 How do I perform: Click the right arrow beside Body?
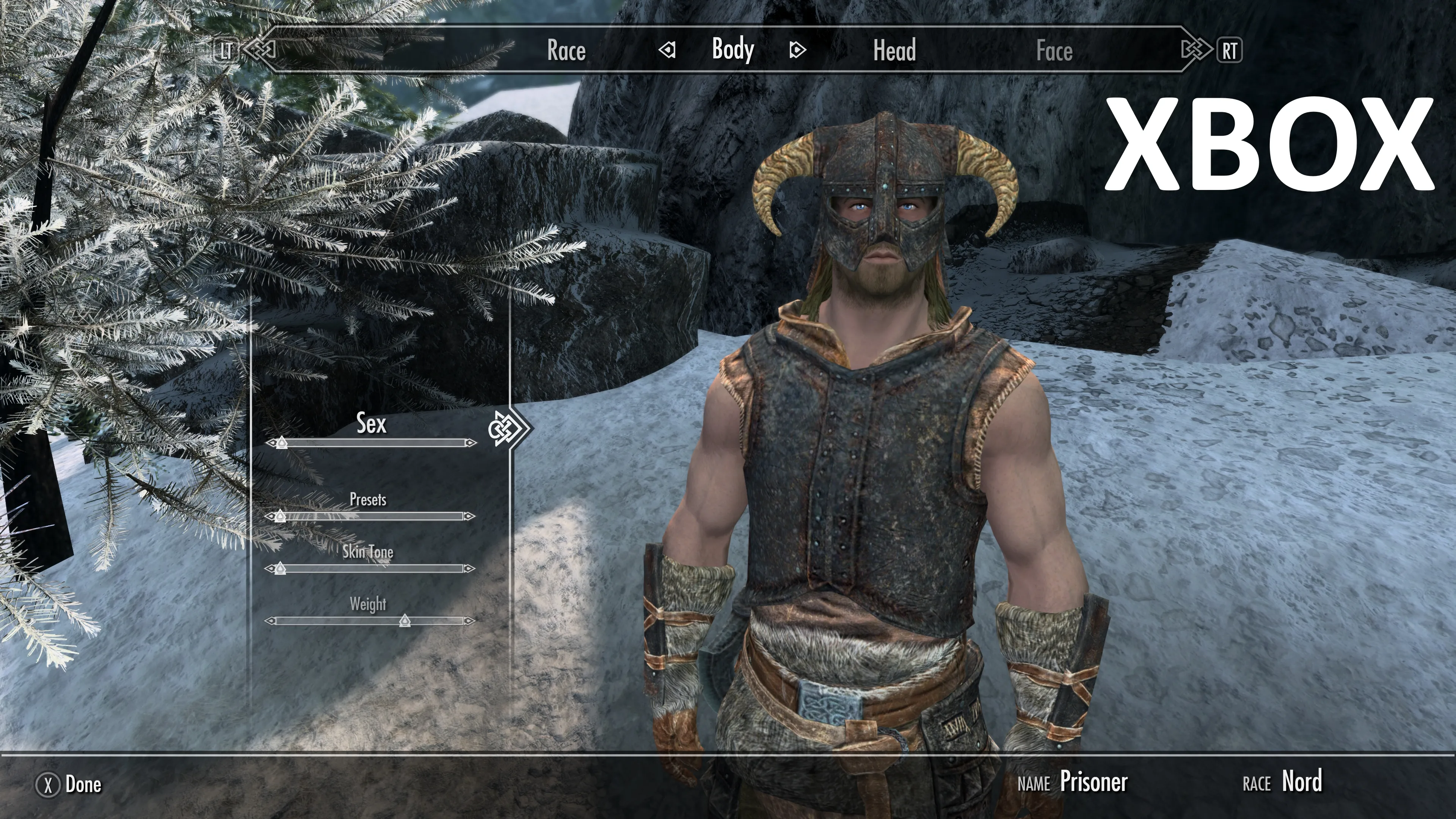[x=797, y=50]
